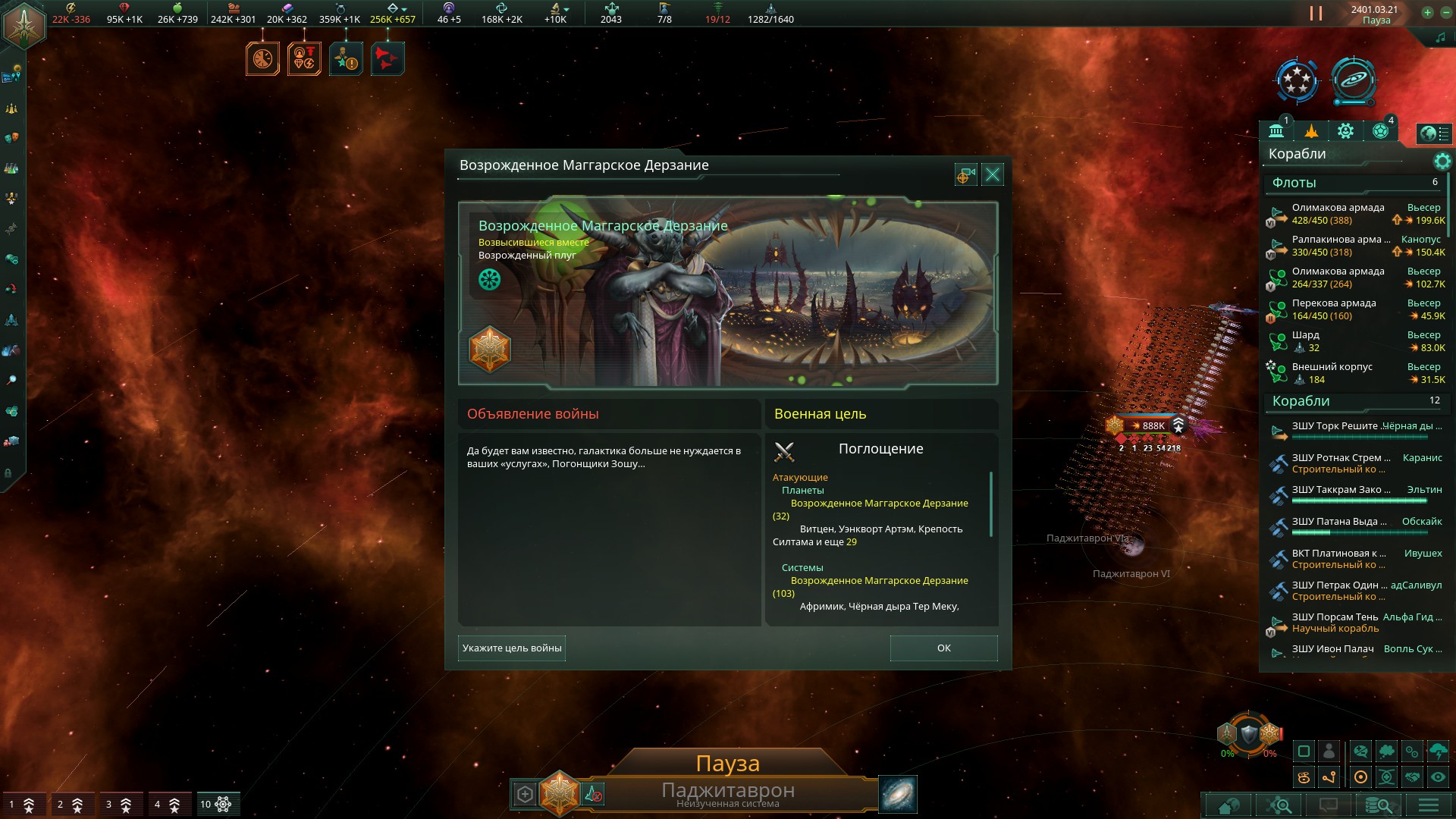Close the diplomacy message window
The height and width of the screenshot is (819, 1456).
[x=992, y=175]
